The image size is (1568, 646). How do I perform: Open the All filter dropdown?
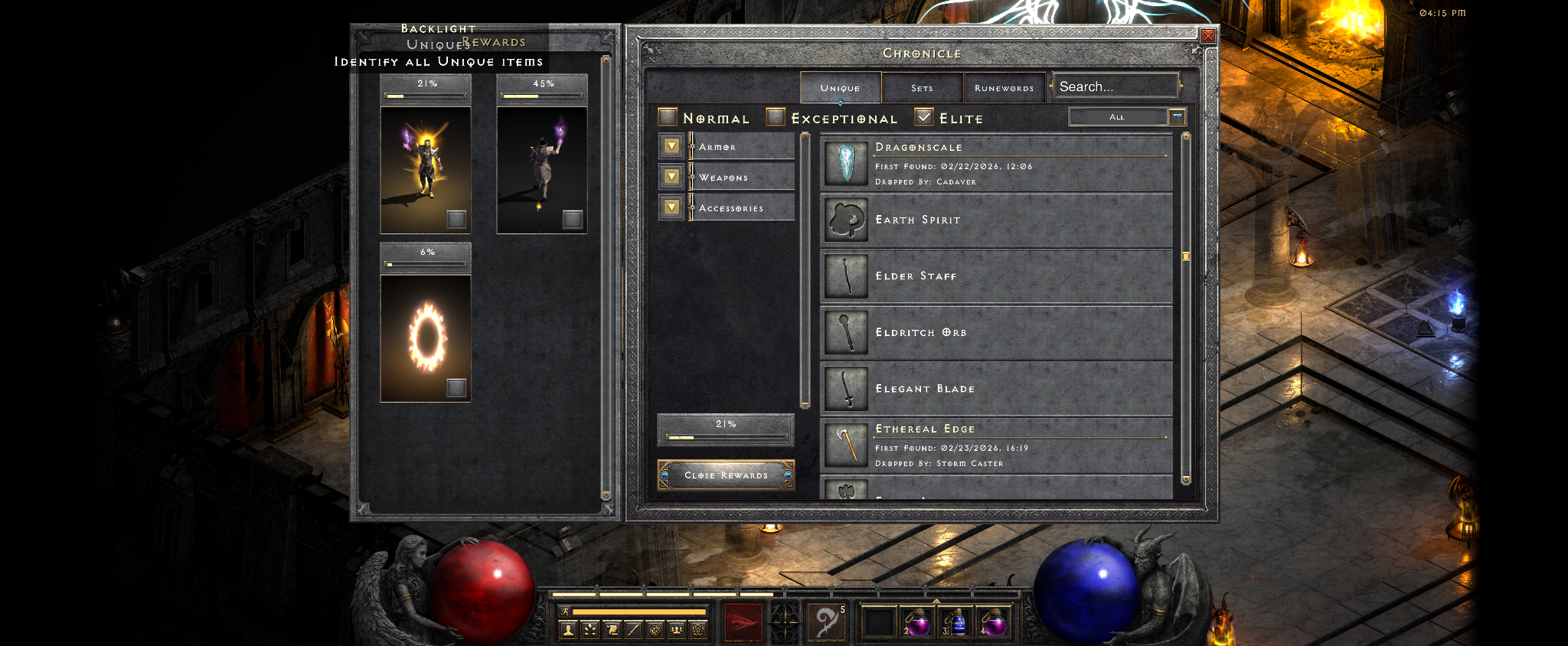(x=1177, y=117)
